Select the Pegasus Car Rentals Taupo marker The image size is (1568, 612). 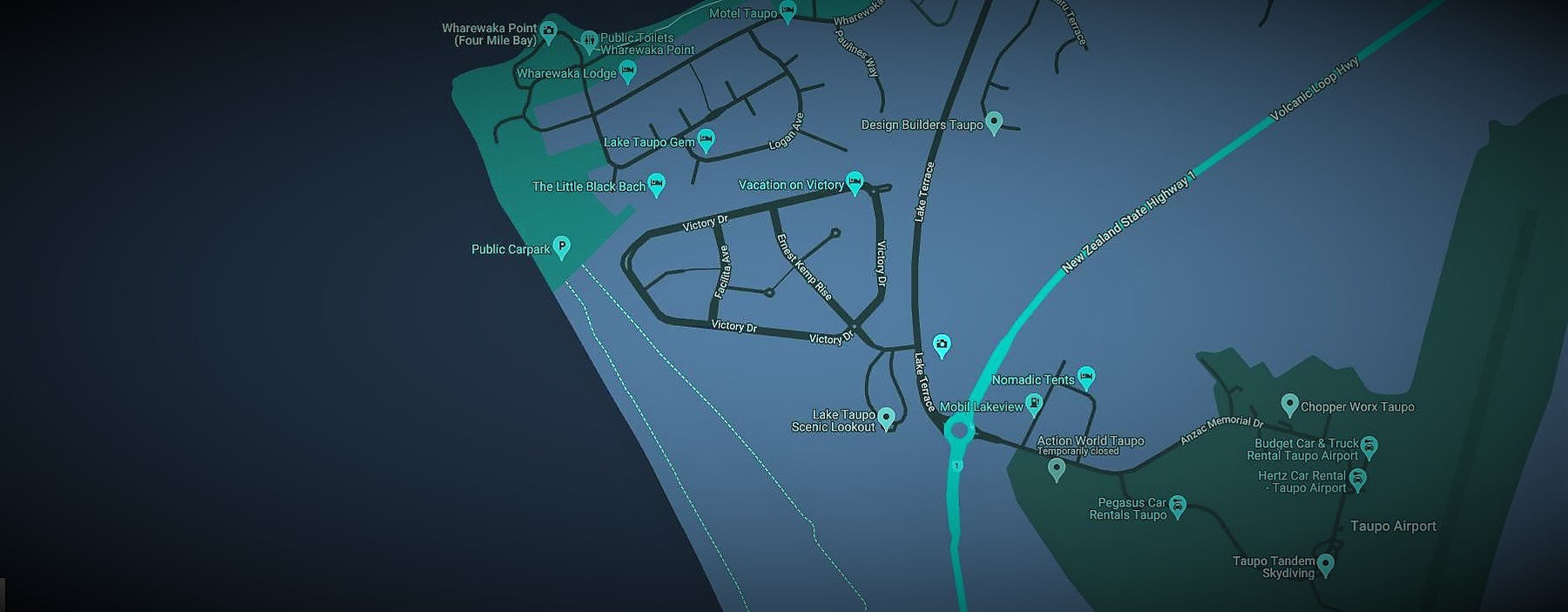tap(1177, 507)
